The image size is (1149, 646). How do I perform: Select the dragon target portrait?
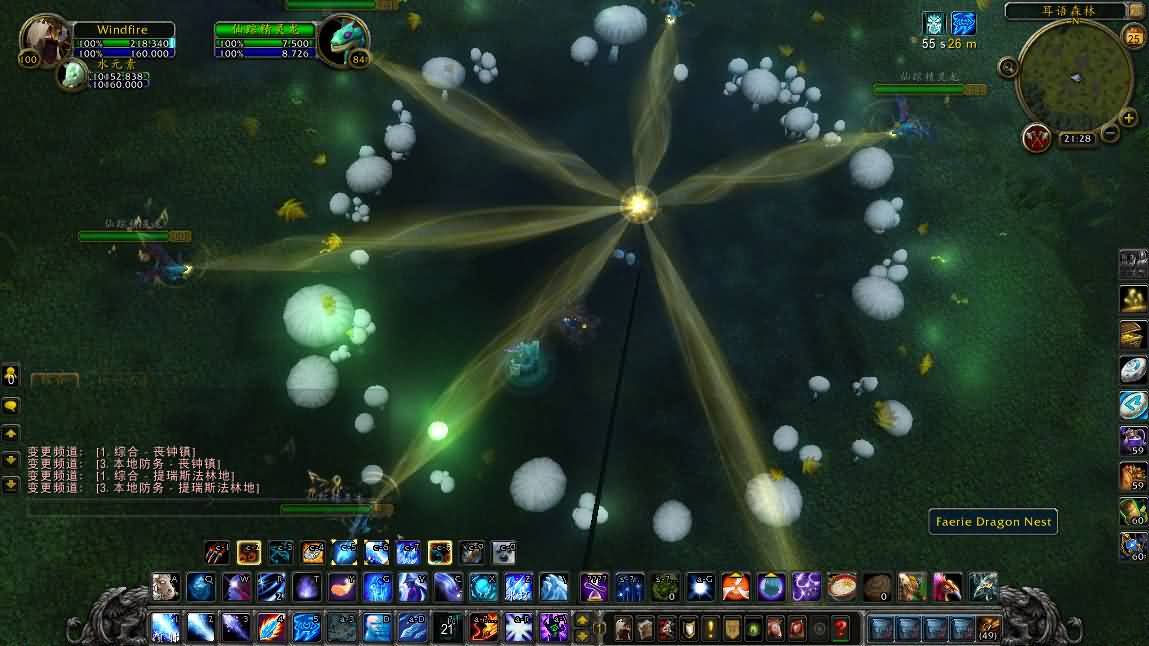coord(345,41)
